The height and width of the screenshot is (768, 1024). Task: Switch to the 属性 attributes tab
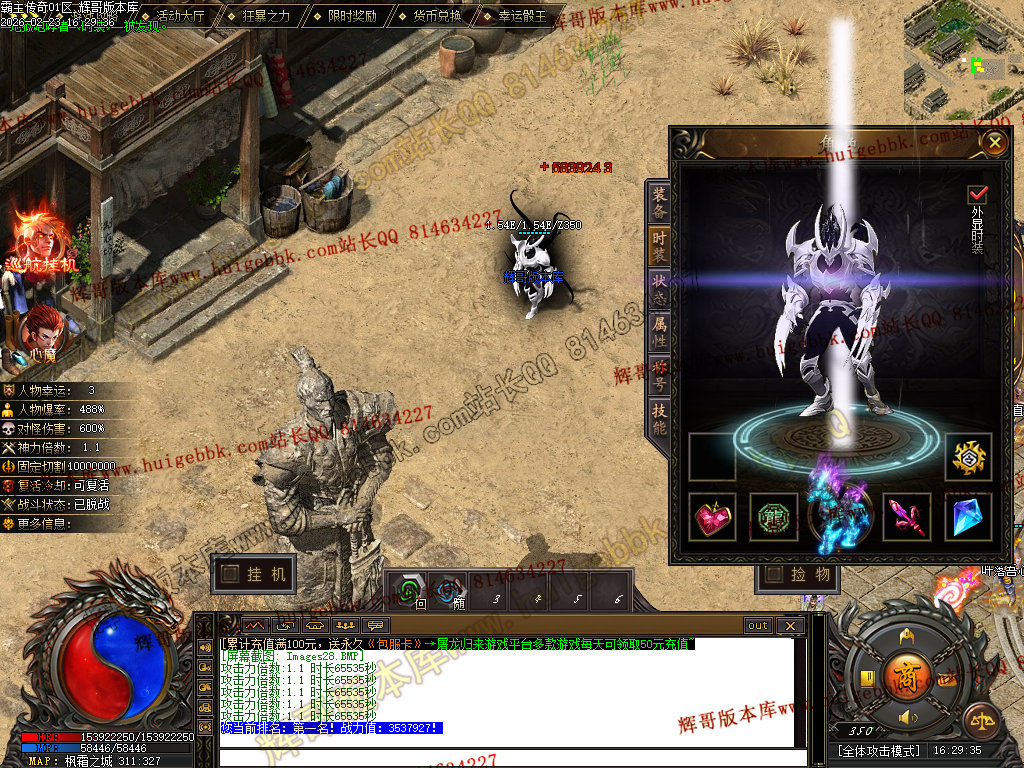tap(660, 329)
